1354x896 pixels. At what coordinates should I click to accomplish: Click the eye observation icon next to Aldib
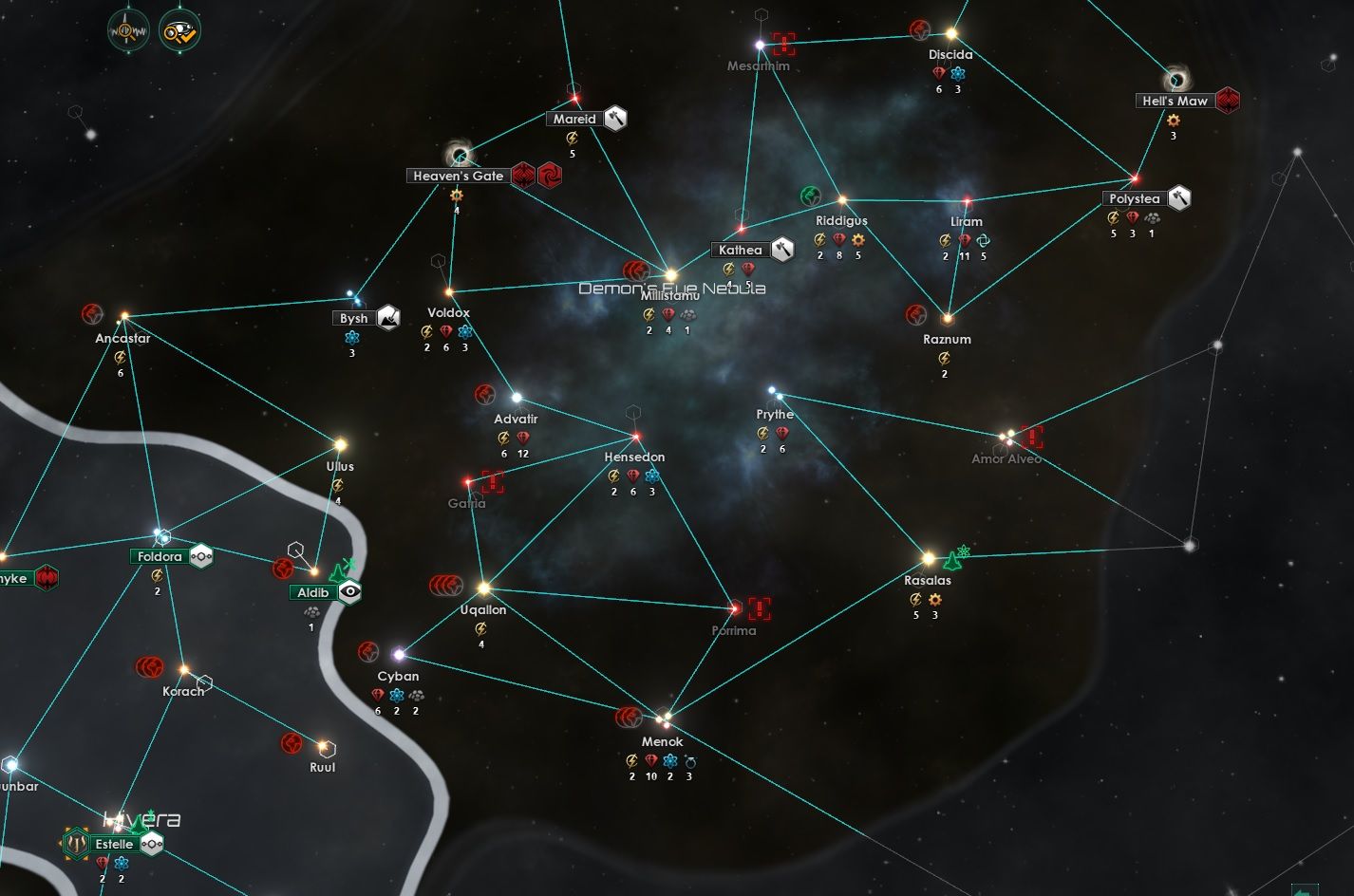[x=349, y=591]
